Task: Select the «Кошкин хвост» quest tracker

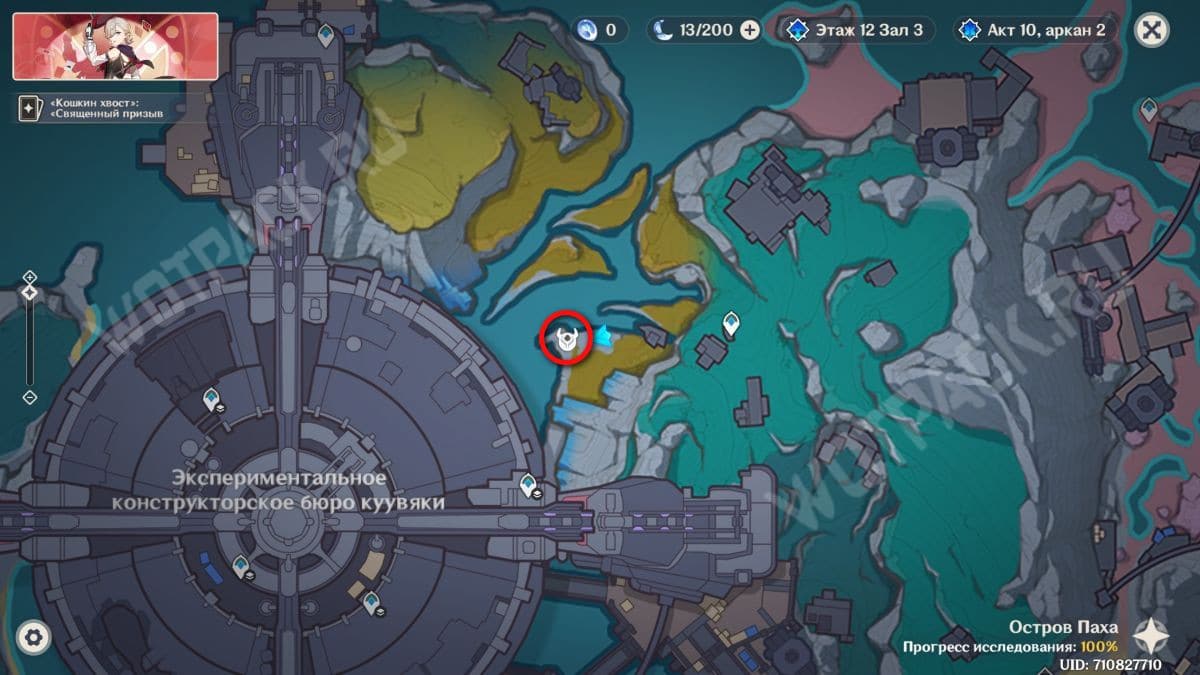Action: click(x=100, y=108)
